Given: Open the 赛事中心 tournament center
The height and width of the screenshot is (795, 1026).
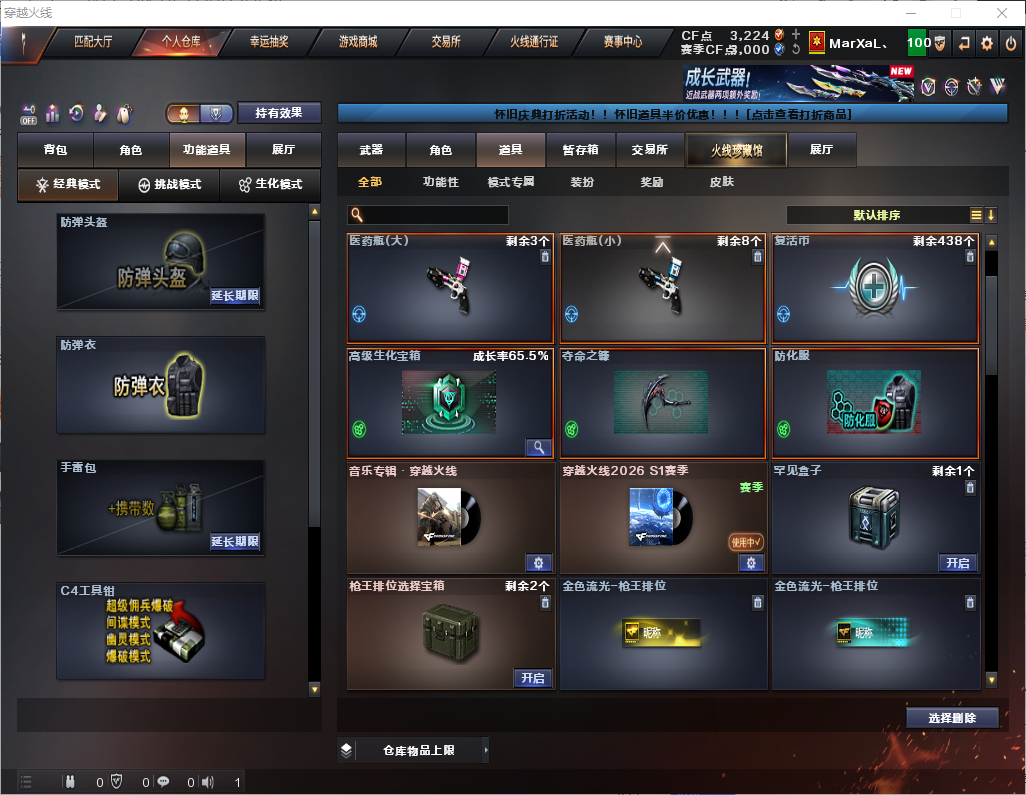Looking at the screenshot, I should (622, 42).
